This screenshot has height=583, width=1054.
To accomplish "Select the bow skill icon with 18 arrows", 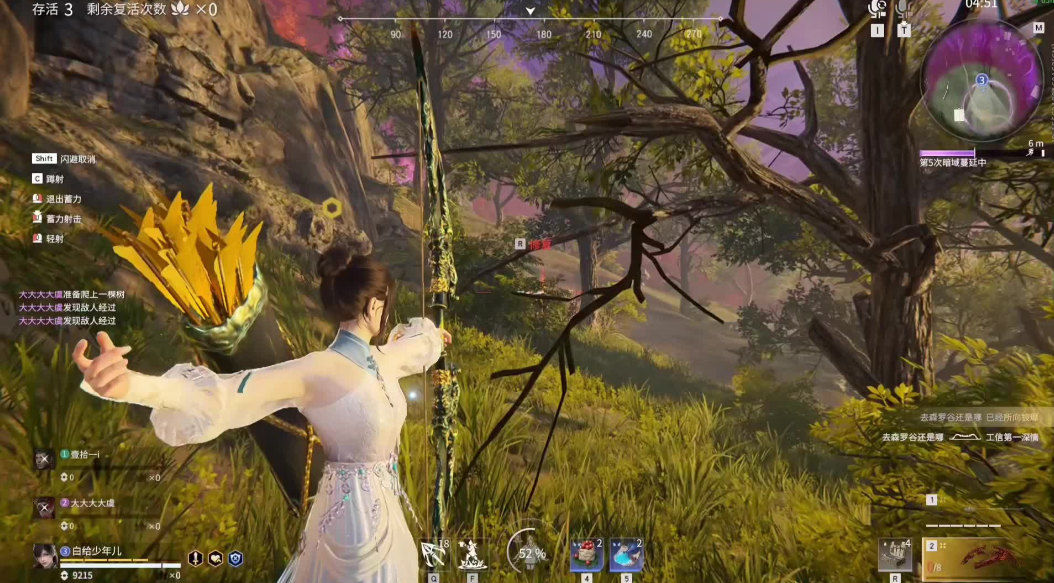I will tap(435, 554).
